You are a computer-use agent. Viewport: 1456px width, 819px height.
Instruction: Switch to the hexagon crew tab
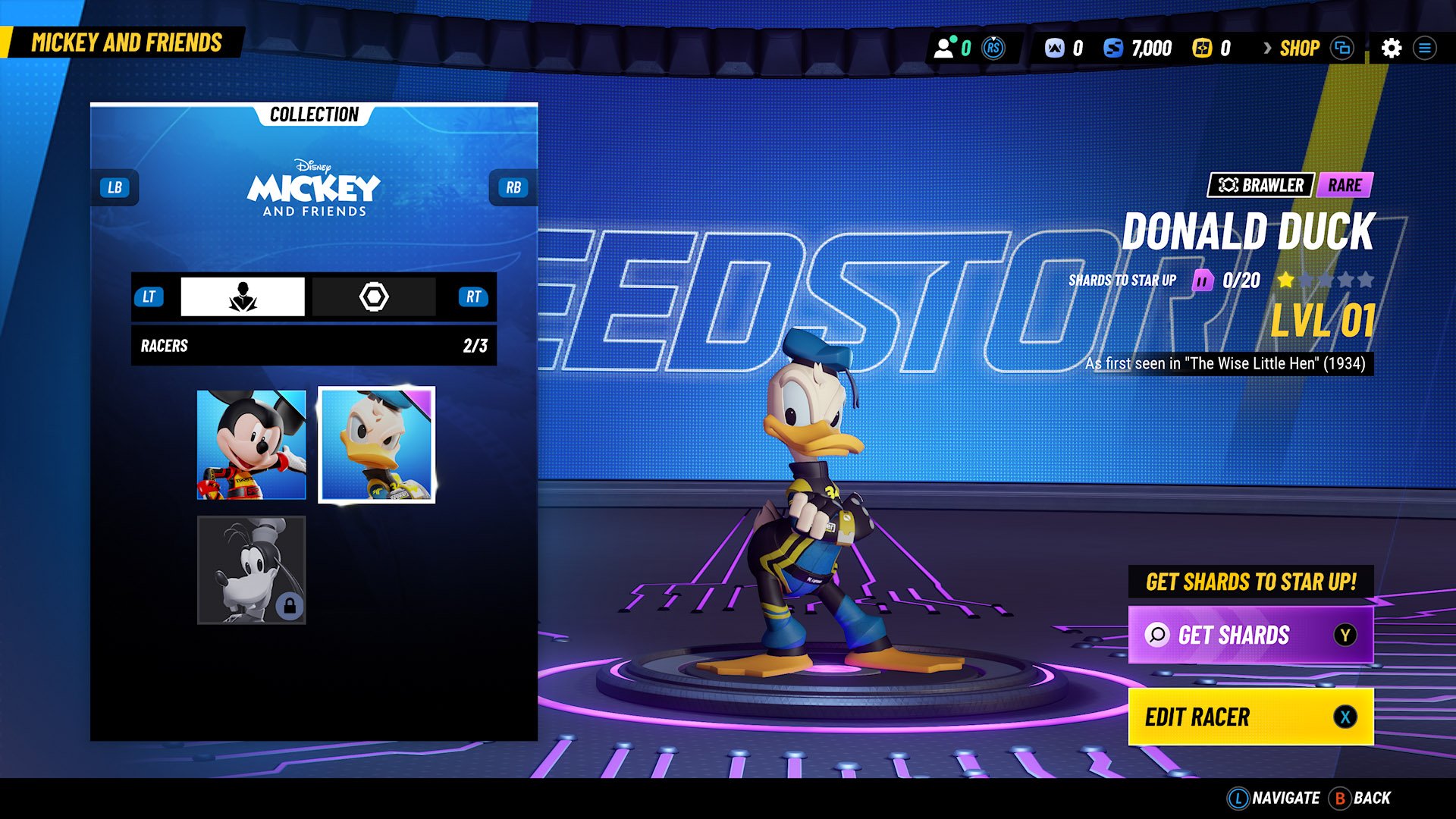(x=374, y=297)
